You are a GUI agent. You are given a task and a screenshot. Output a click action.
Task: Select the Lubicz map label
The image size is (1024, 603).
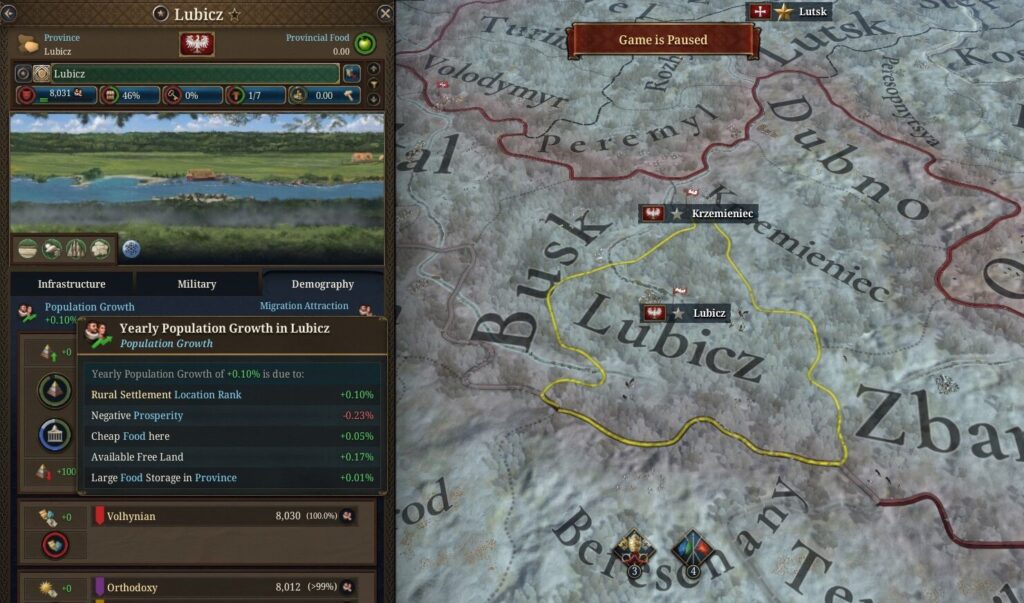686,313
